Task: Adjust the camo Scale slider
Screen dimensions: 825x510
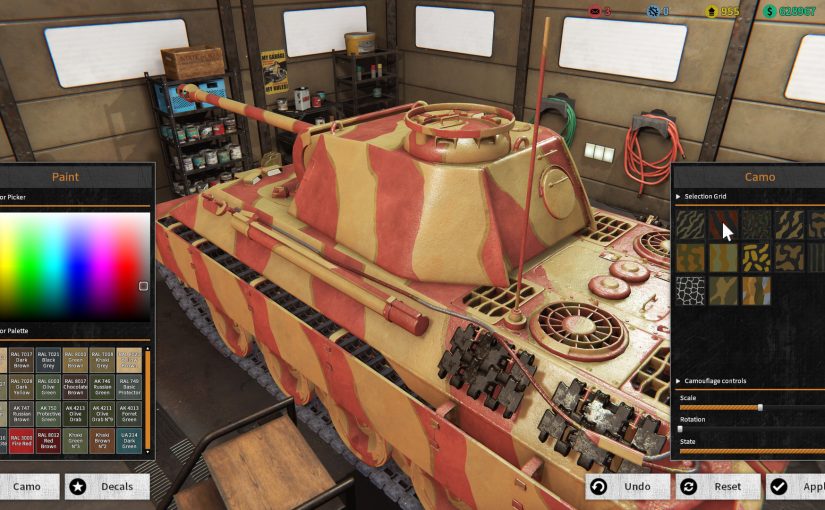Action: coord(760,407)
